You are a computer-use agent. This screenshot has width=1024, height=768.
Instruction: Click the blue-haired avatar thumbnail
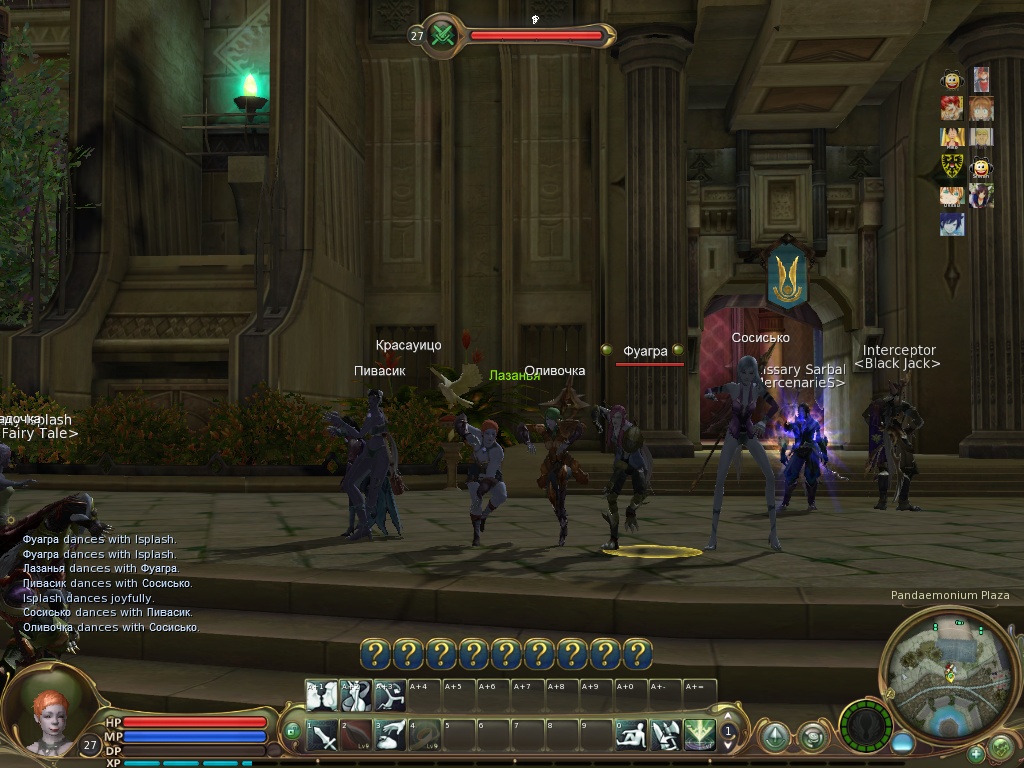(952, 223)
